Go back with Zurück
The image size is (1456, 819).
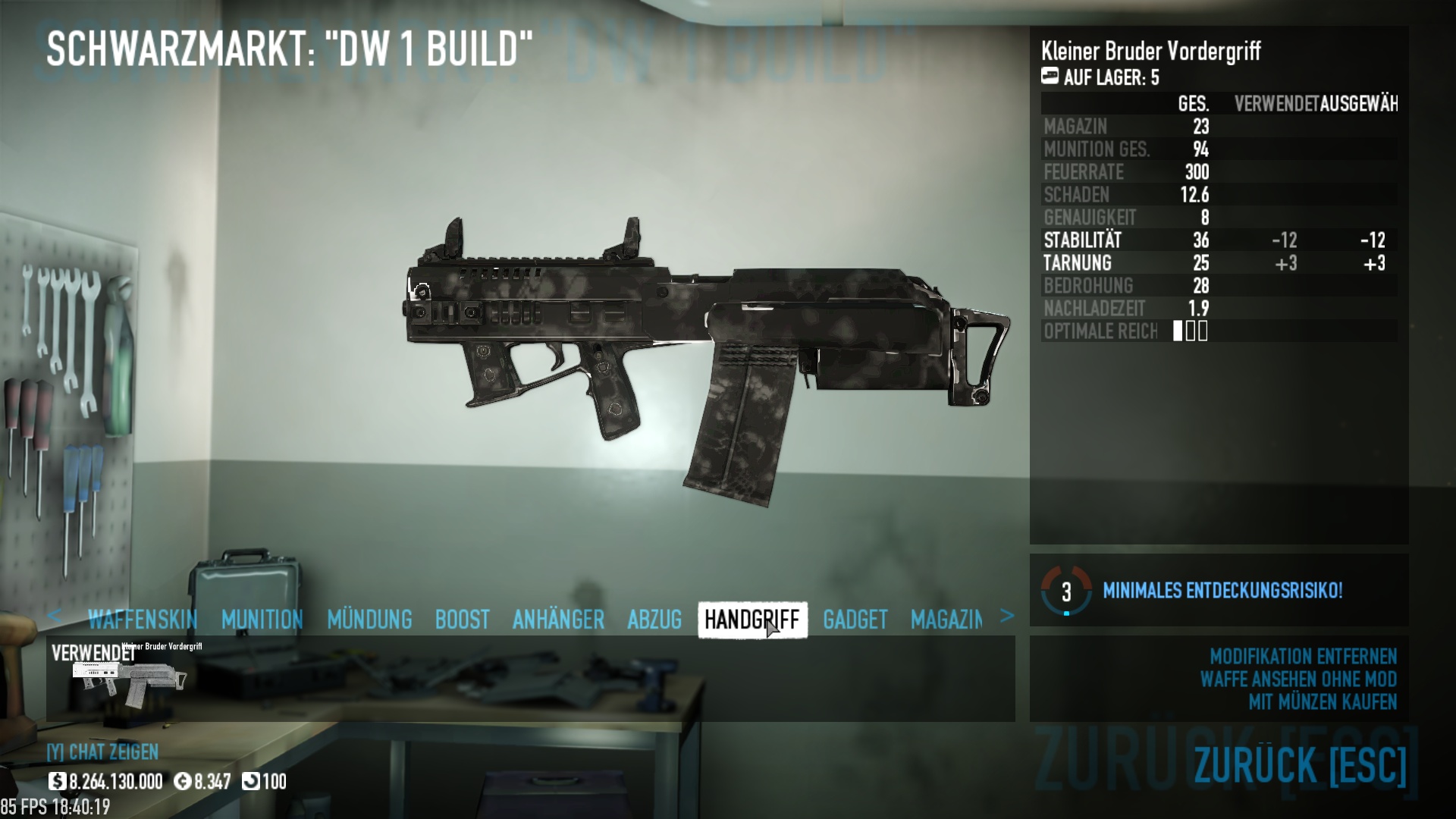pos(1300,764)
